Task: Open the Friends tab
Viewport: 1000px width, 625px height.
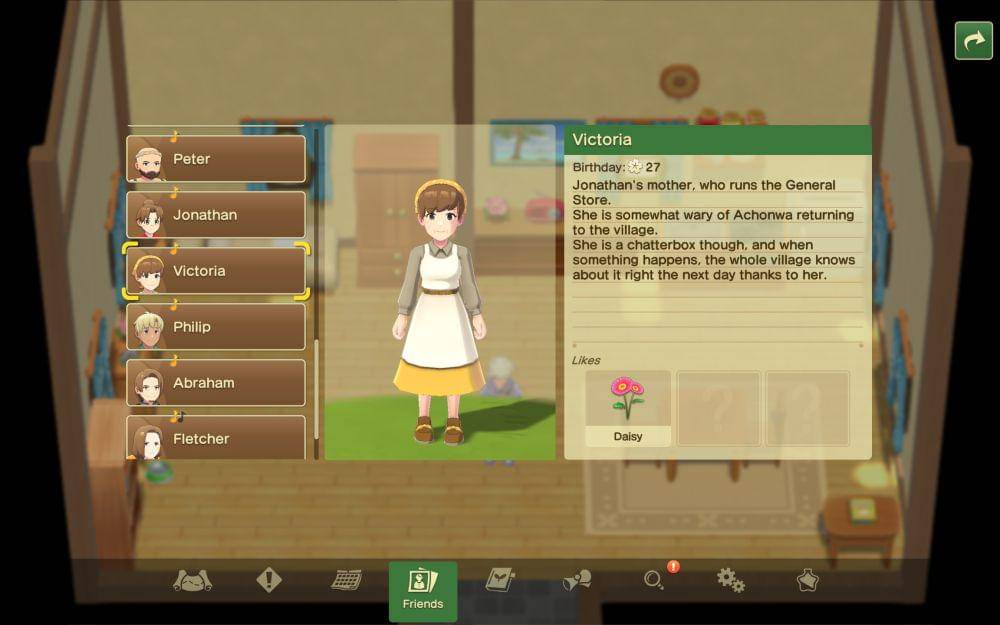Action: coord(422,588)
